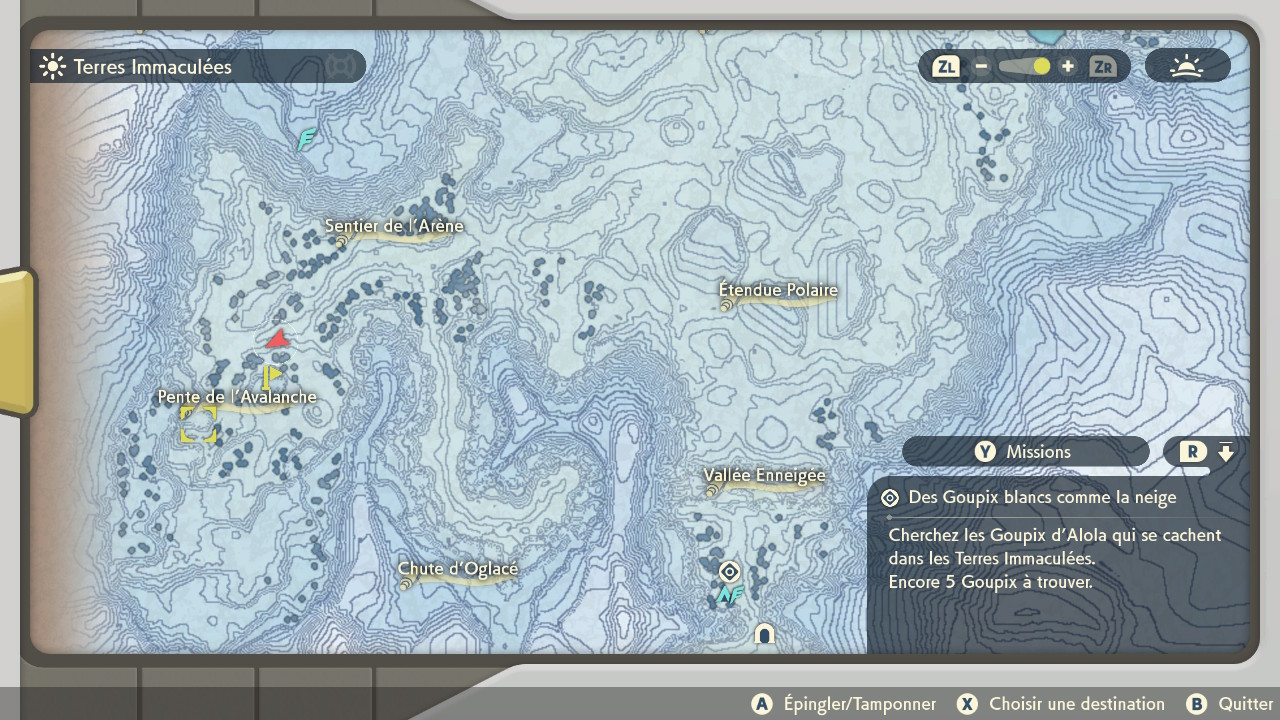1280x720 pixels.
Task: Select the Chute d'Oglacé location label
Action: click(458, 570)
